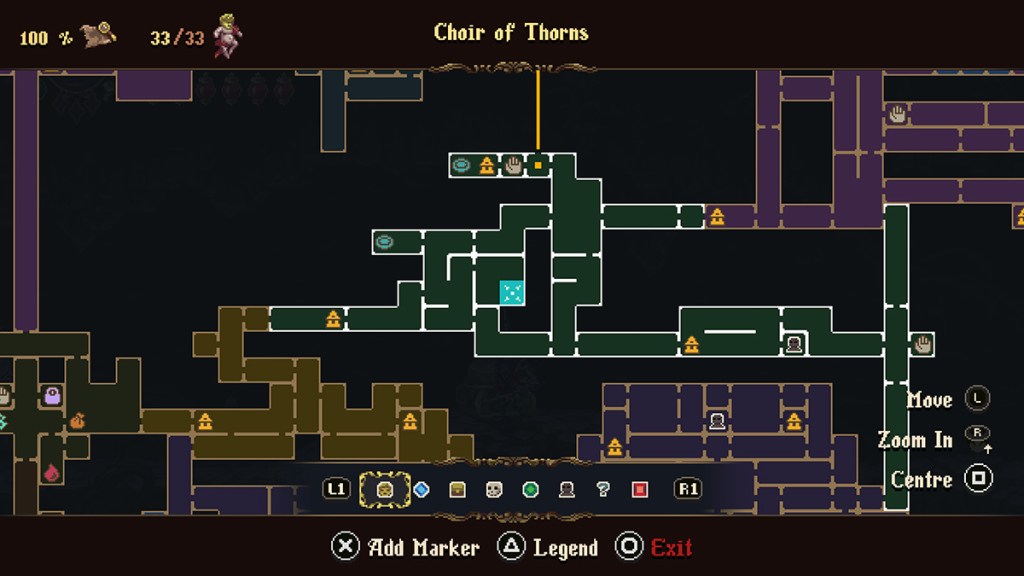Pick the treasure chest marker

point(457,489)
